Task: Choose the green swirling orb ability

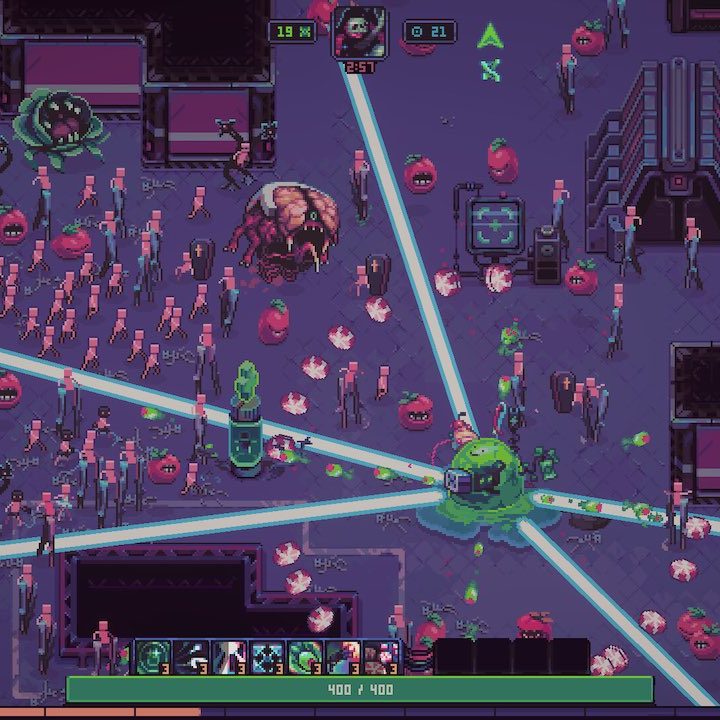Action: [x=305, y=657]
